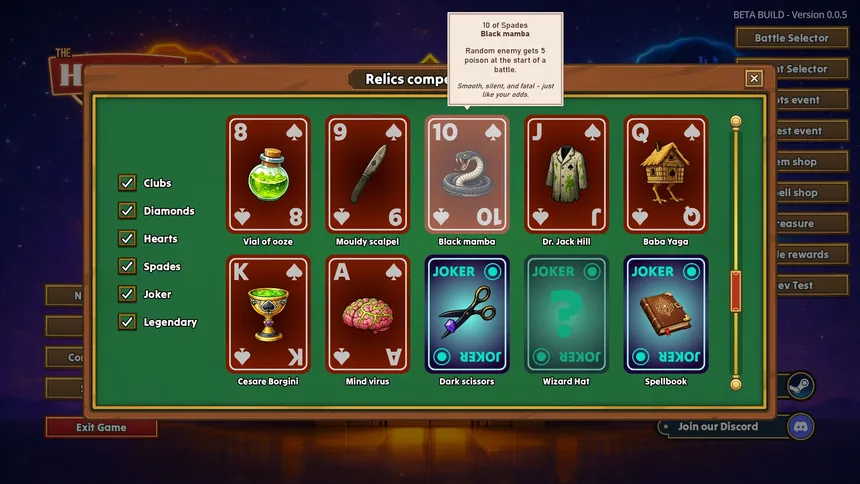Pick the Dark scissors joker card

tap(467, 314)
